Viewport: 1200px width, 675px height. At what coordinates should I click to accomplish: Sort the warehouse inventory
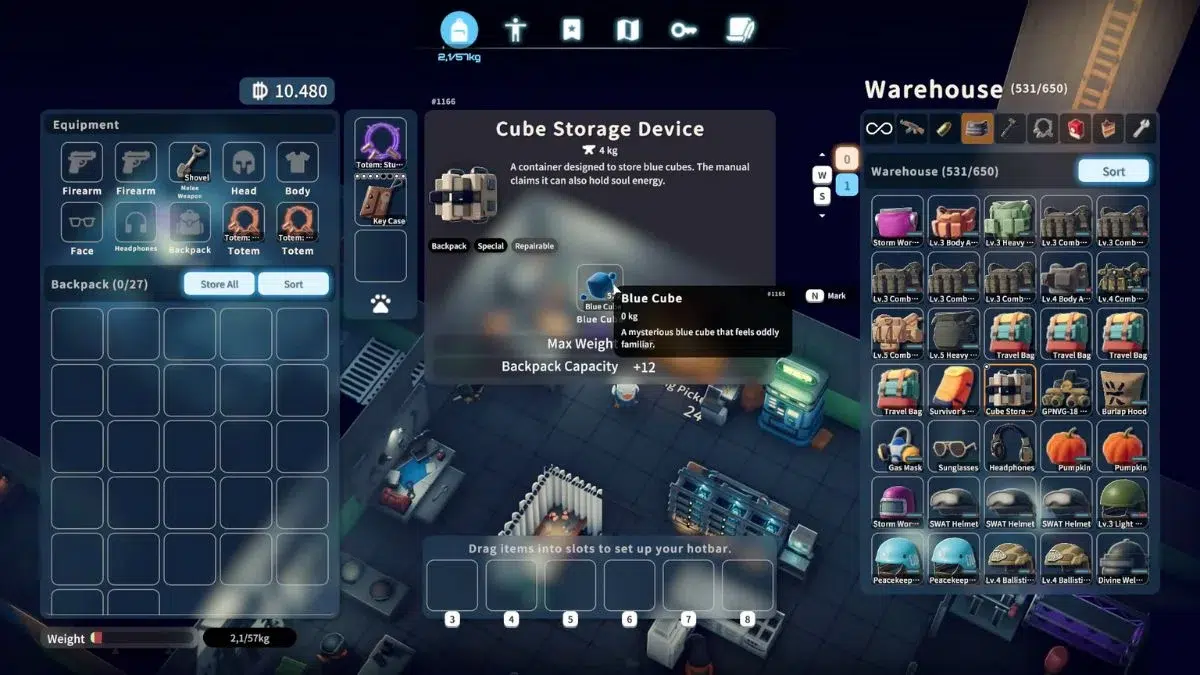click(1113, 171)
